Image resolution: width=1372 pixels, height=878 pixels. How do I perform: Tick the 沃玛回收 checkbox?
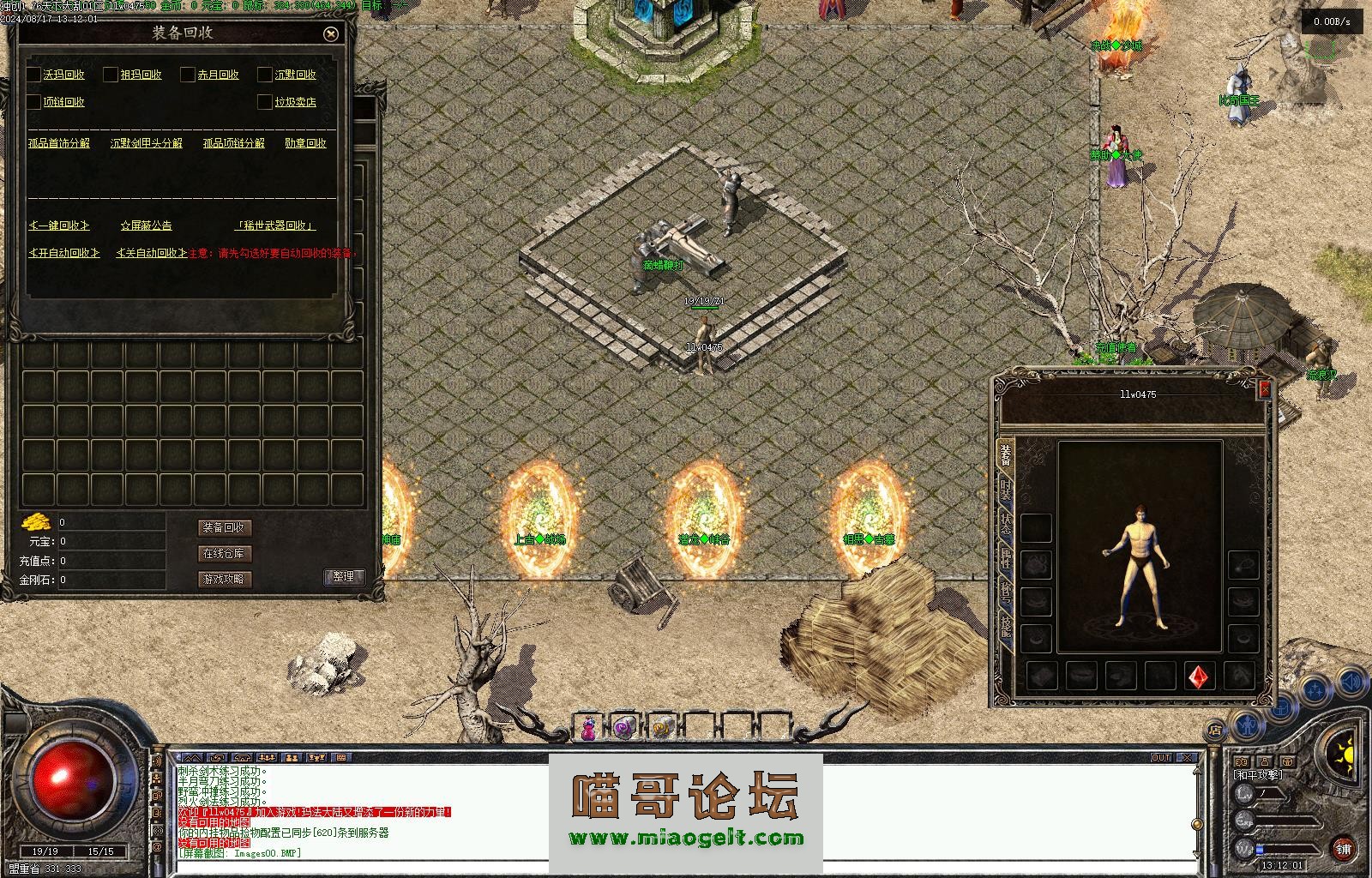click(x=34, y=75)
